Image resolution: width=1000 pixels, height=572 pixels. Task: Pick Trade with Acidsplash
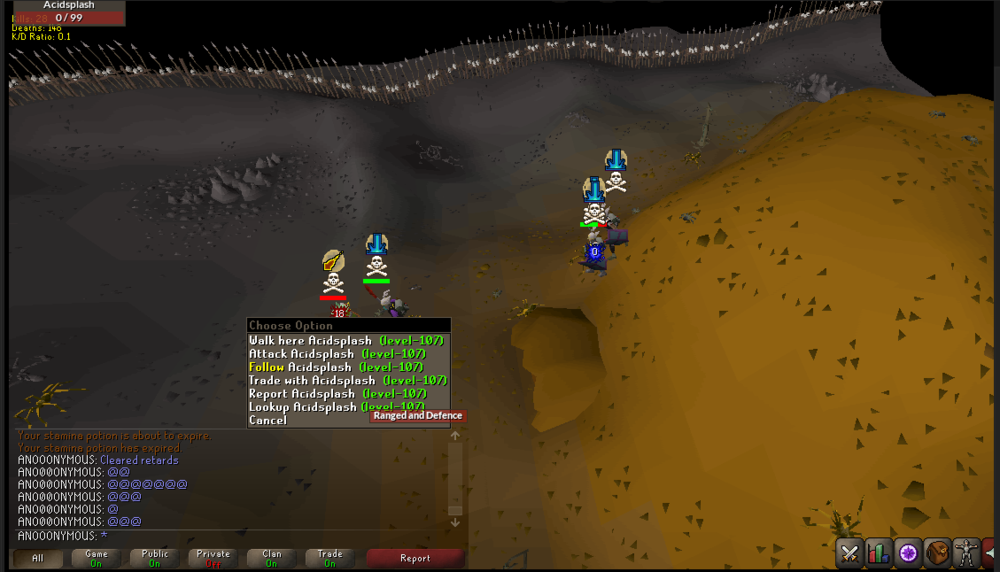[345, 380]
